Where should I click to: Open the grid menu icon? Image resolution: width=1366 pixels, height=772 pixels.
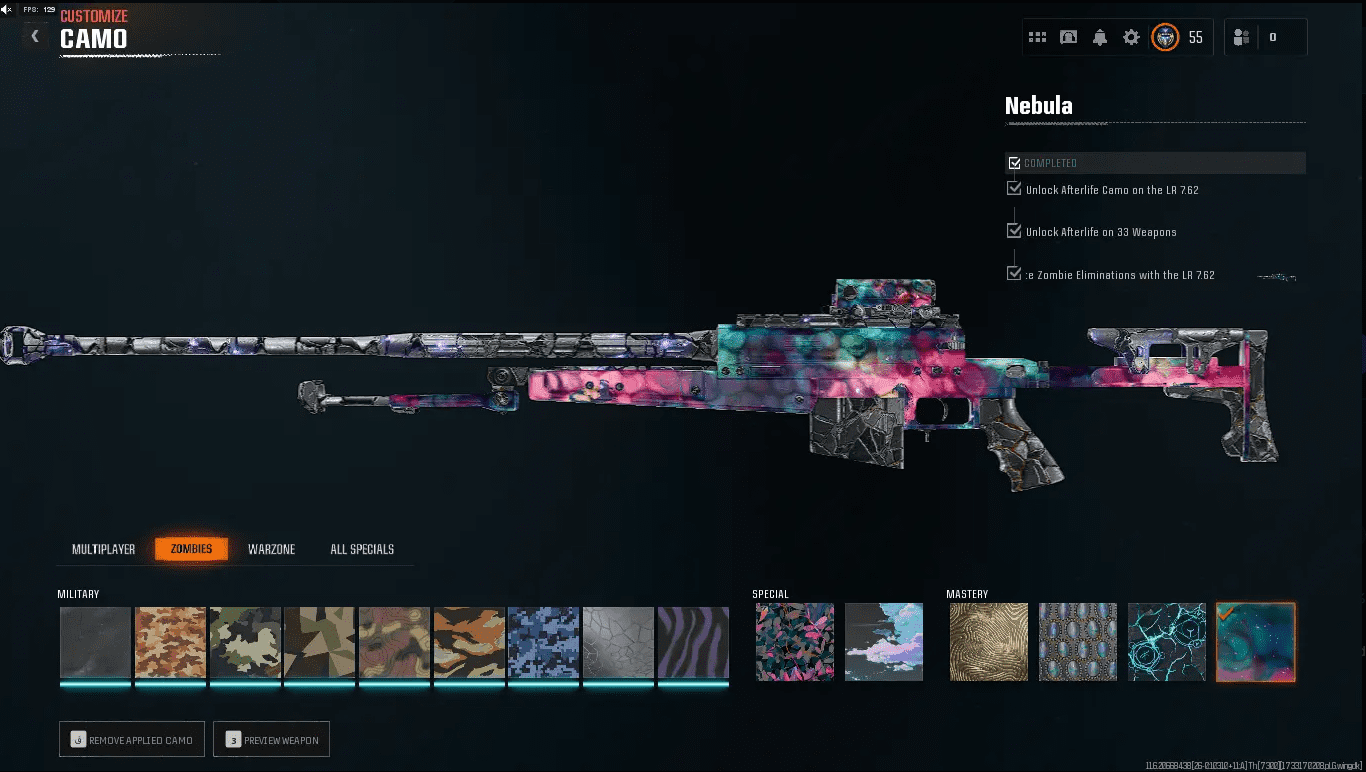pyautogui.click(x=1038, y=37)
